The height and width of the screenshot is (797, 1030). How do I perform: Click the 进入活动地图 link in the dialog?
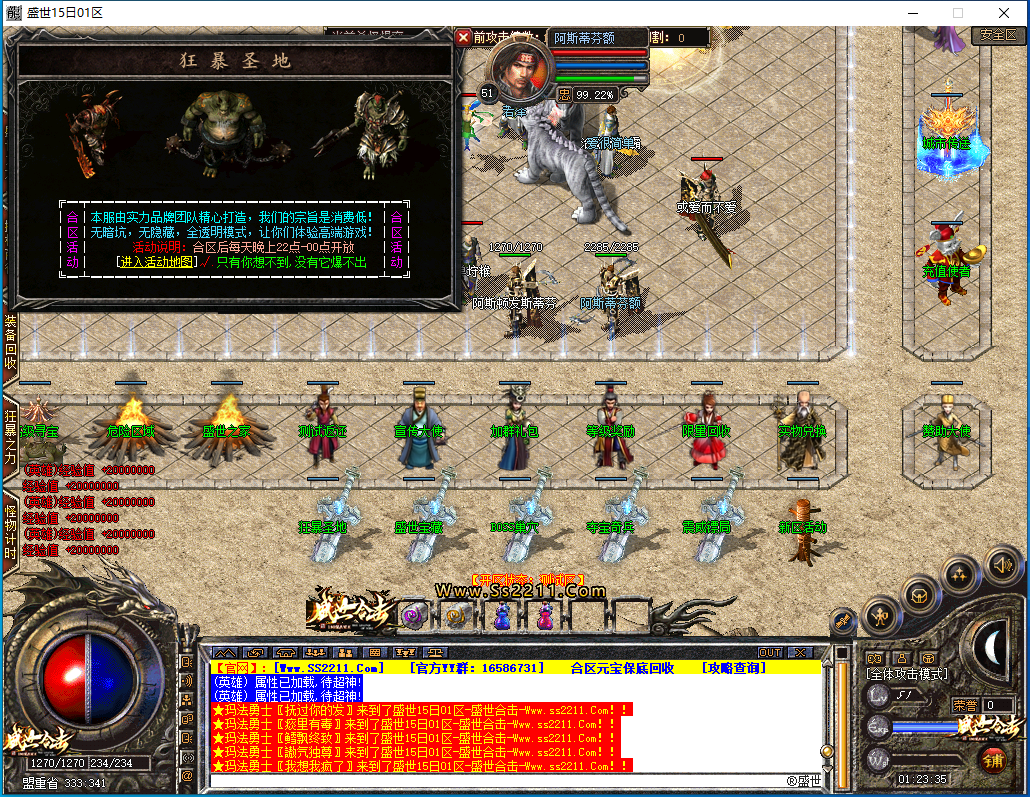coord(158,262)
